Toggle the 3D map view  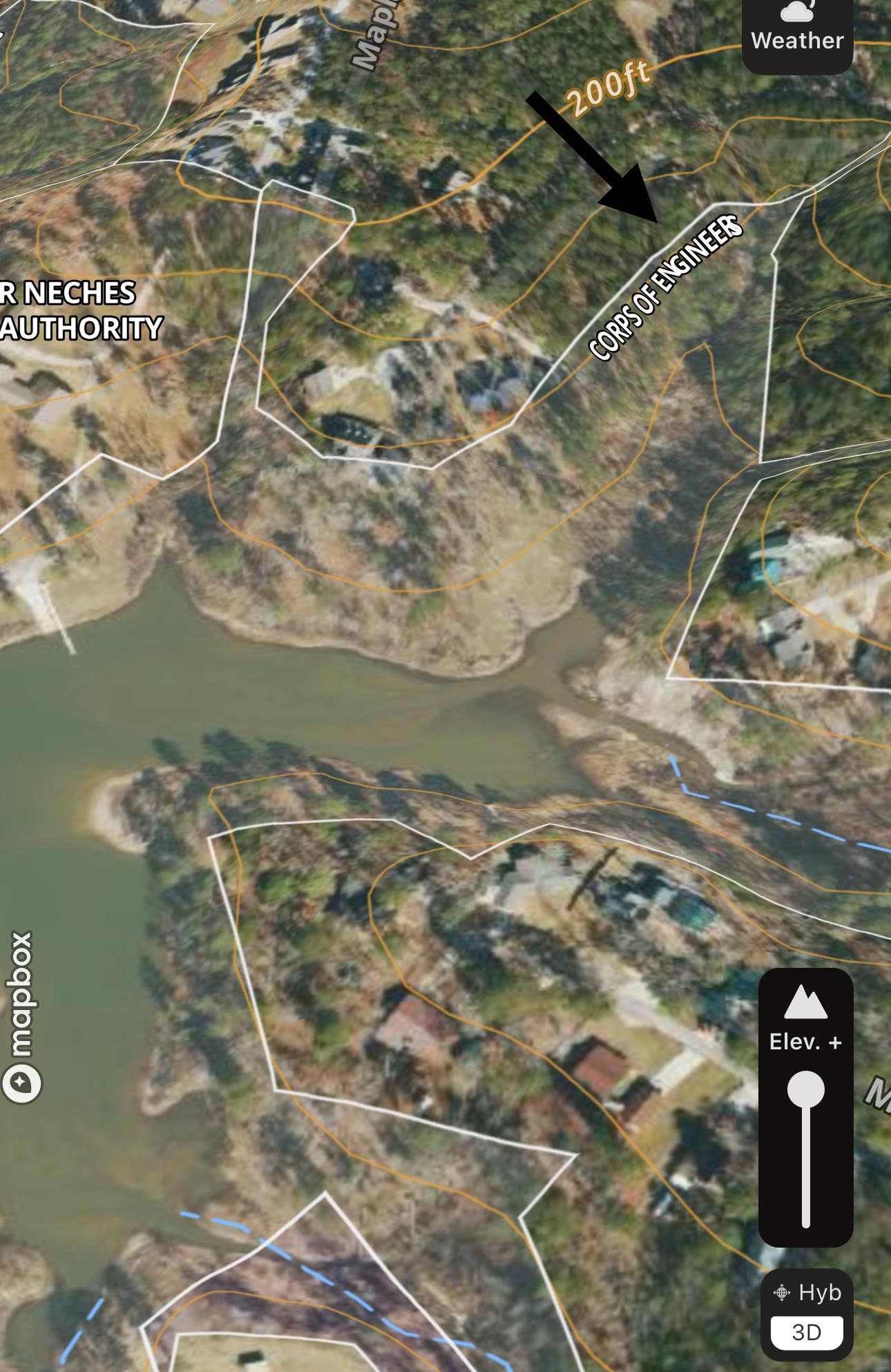pos(806,1332)
